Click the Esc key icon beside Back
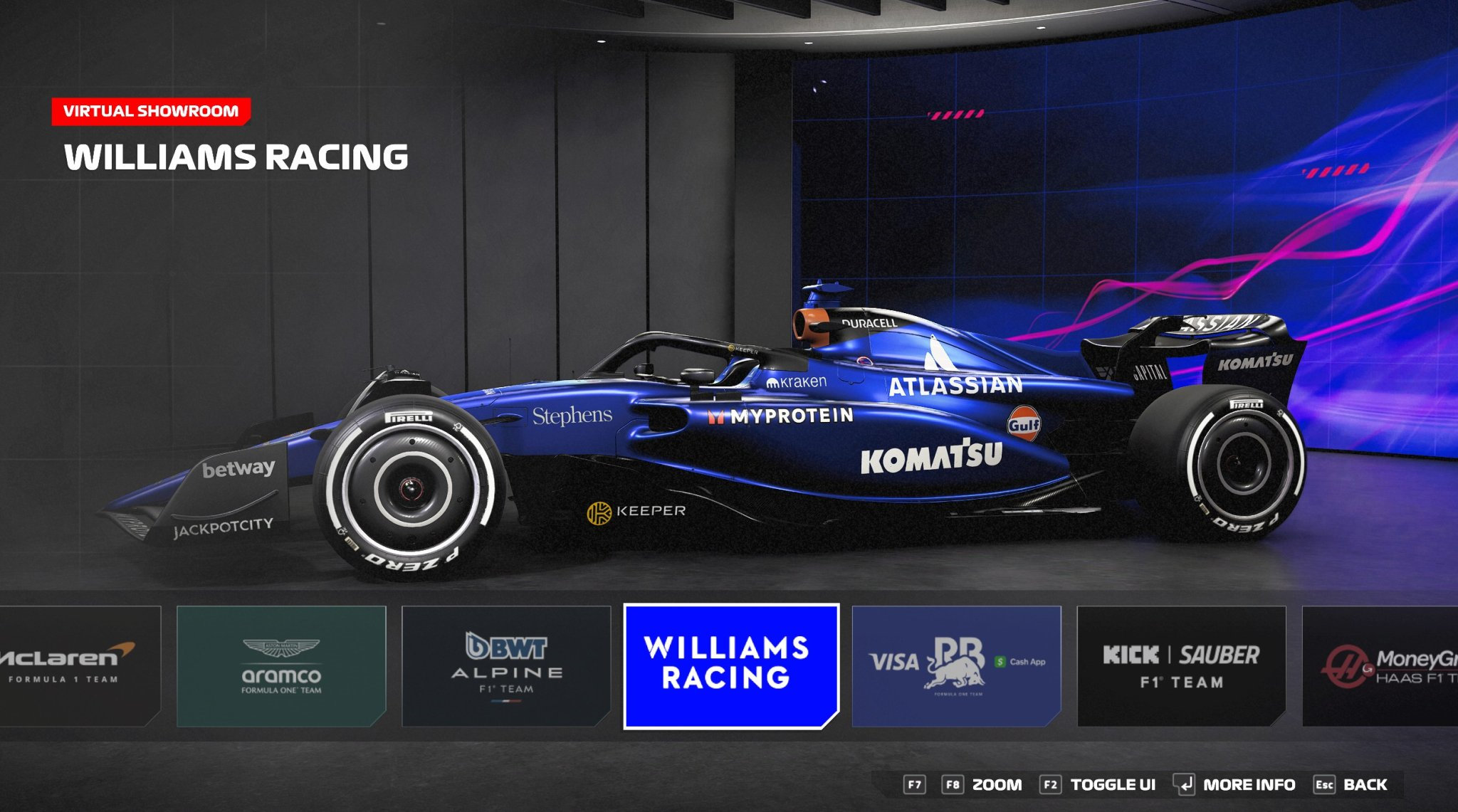The image size is (1458, 812). pos(1323,786)
